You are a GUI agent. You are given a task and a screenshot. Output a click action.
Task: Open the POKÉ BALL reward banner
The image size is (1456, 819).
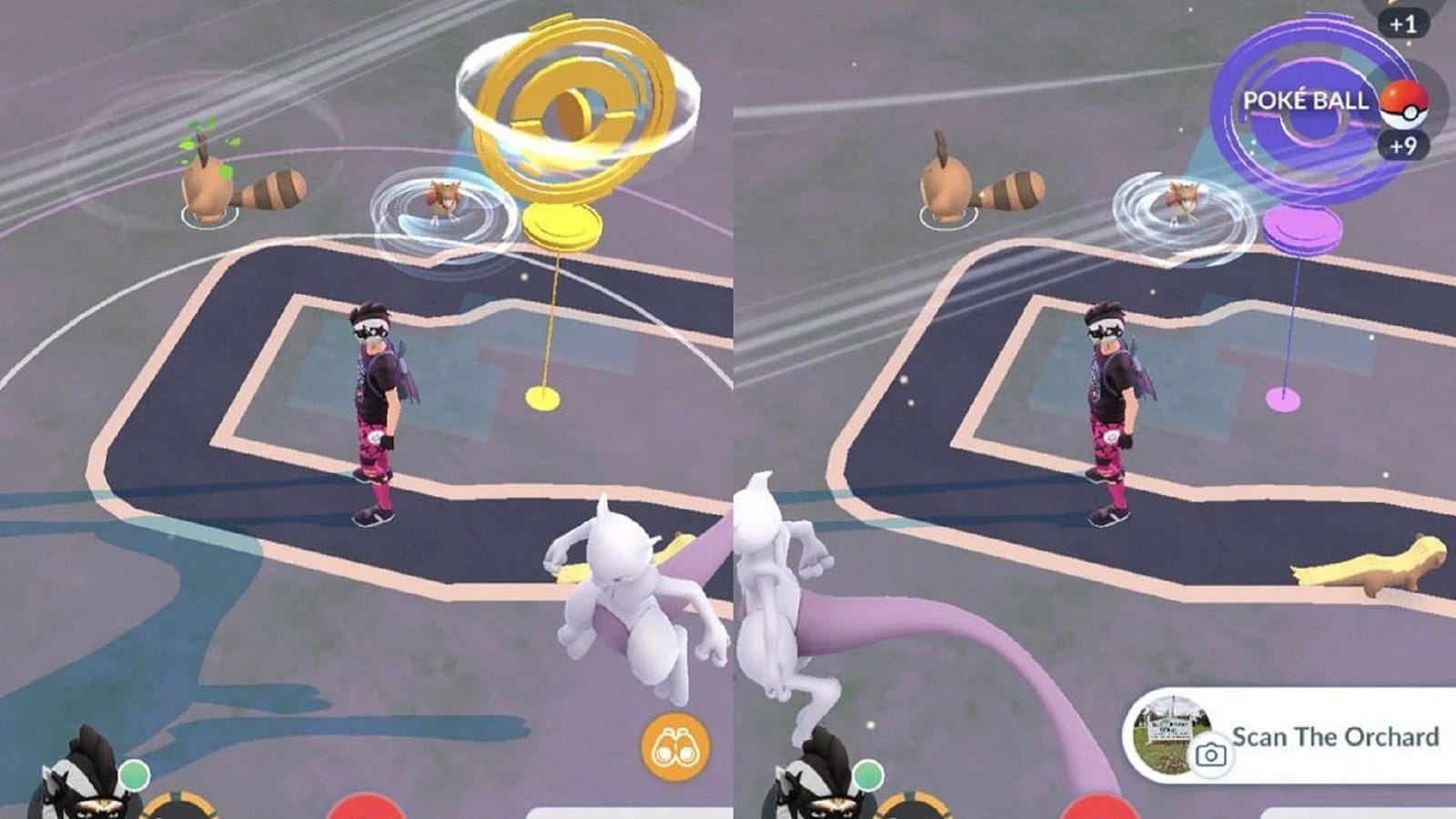click(1306, 101)
